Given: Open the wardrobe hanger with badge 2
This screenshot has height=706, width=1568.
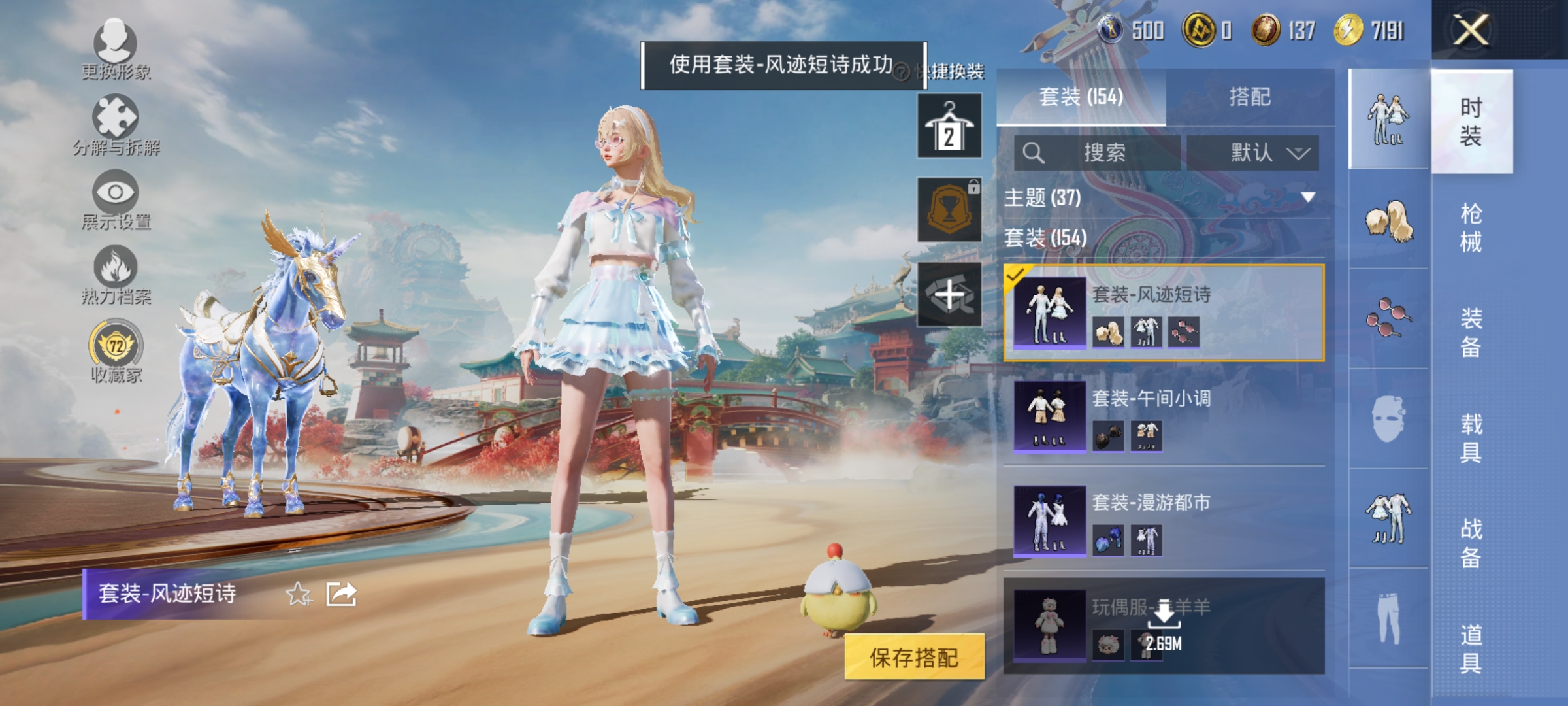Looking at the screenshot, I should point(949,124).
